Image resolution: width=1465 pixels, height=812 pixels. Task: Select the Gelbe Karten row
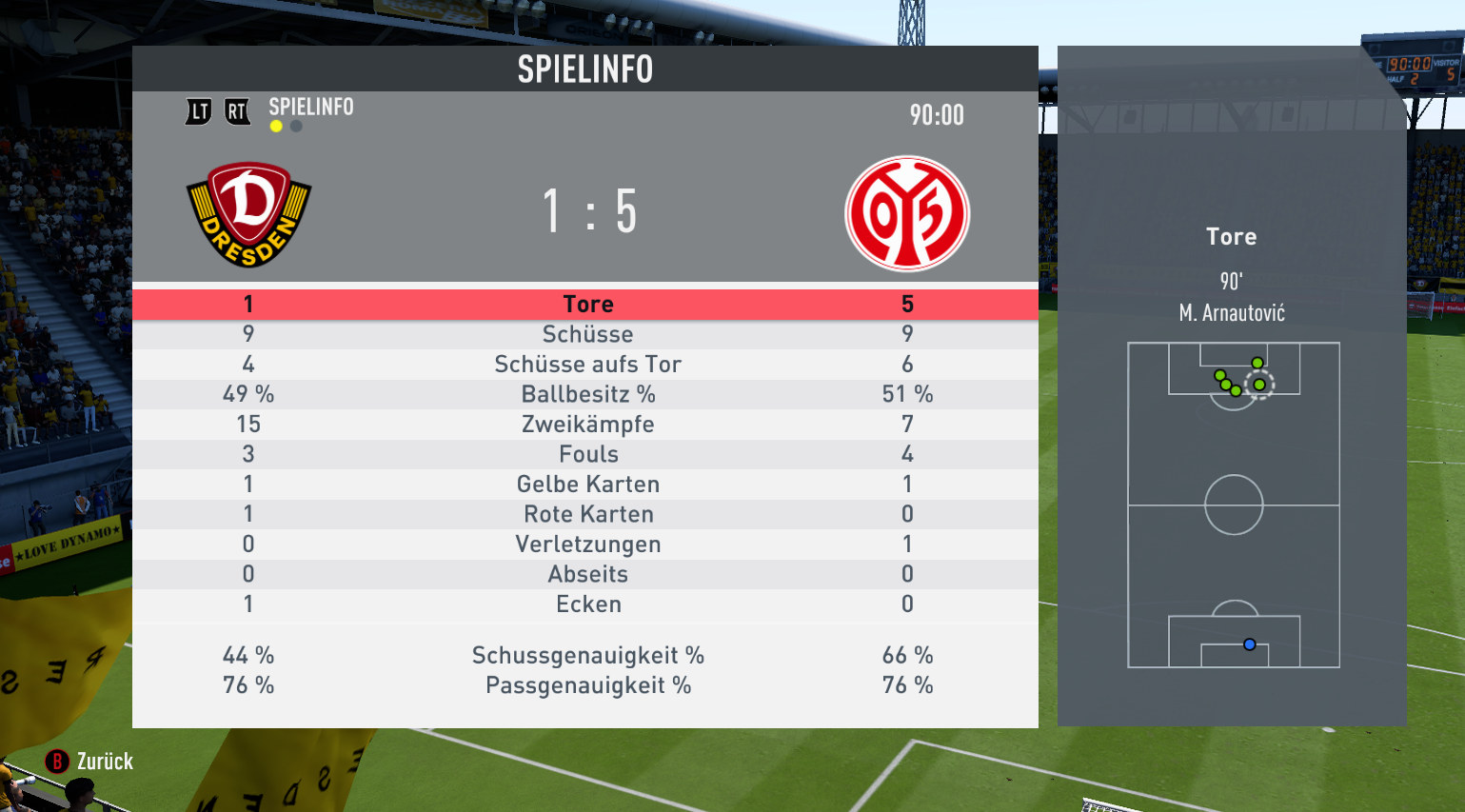pos(587,485)
